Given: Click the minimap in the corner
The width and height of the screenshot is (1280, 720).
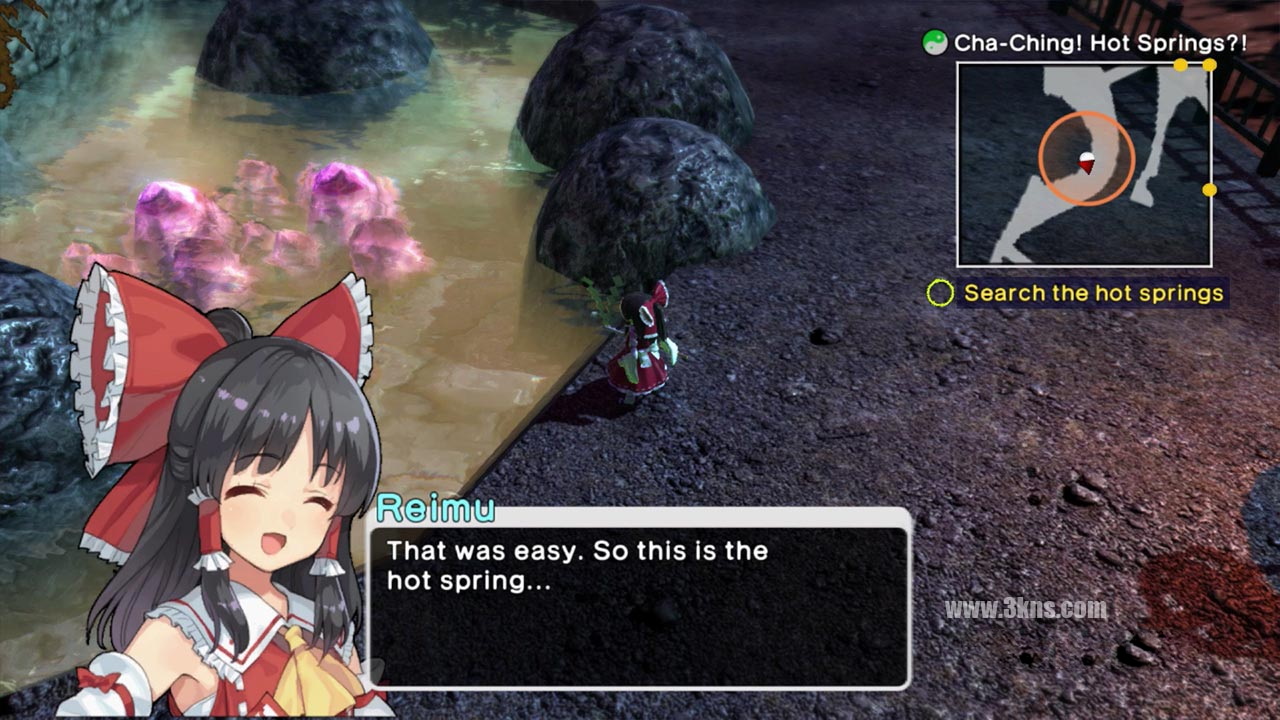Looking at the screenshot, I should 1084,165.
